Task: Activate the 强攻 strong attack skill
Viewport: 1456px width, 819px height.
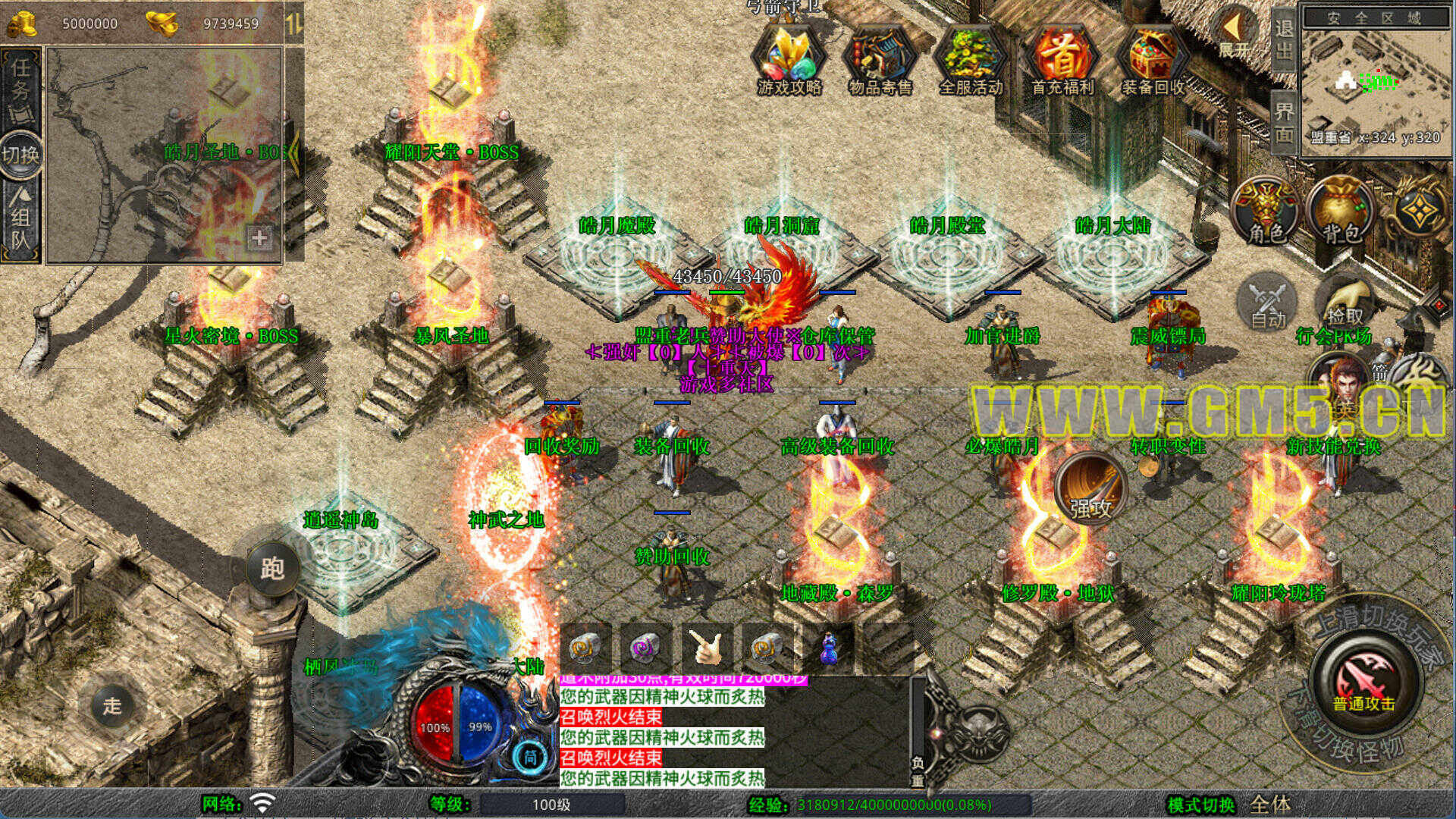Action: point(1090,490)
